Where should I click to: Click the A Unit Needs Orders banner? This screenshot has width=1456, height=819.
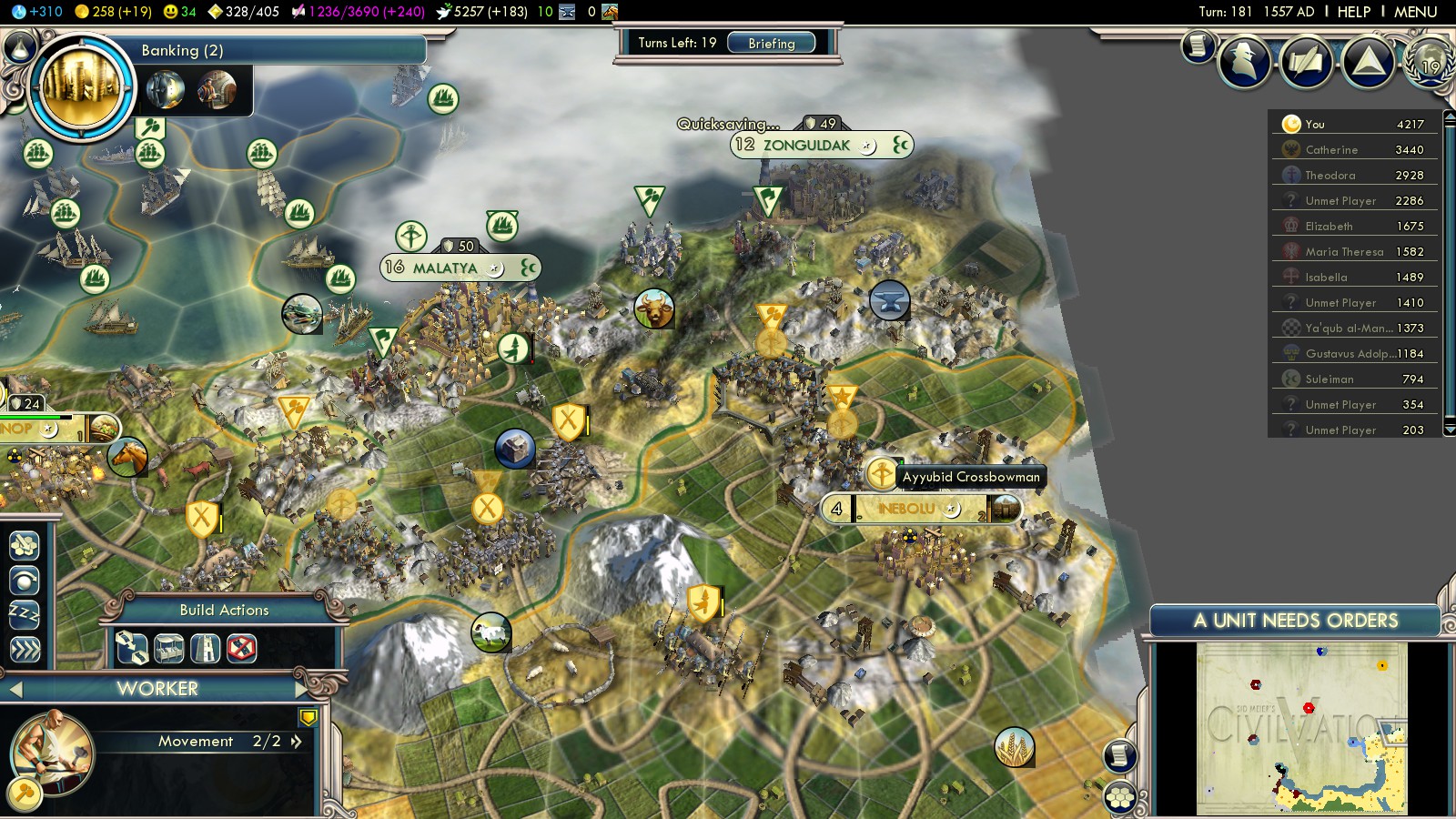pyautogui.click(x=1295, y=621)
